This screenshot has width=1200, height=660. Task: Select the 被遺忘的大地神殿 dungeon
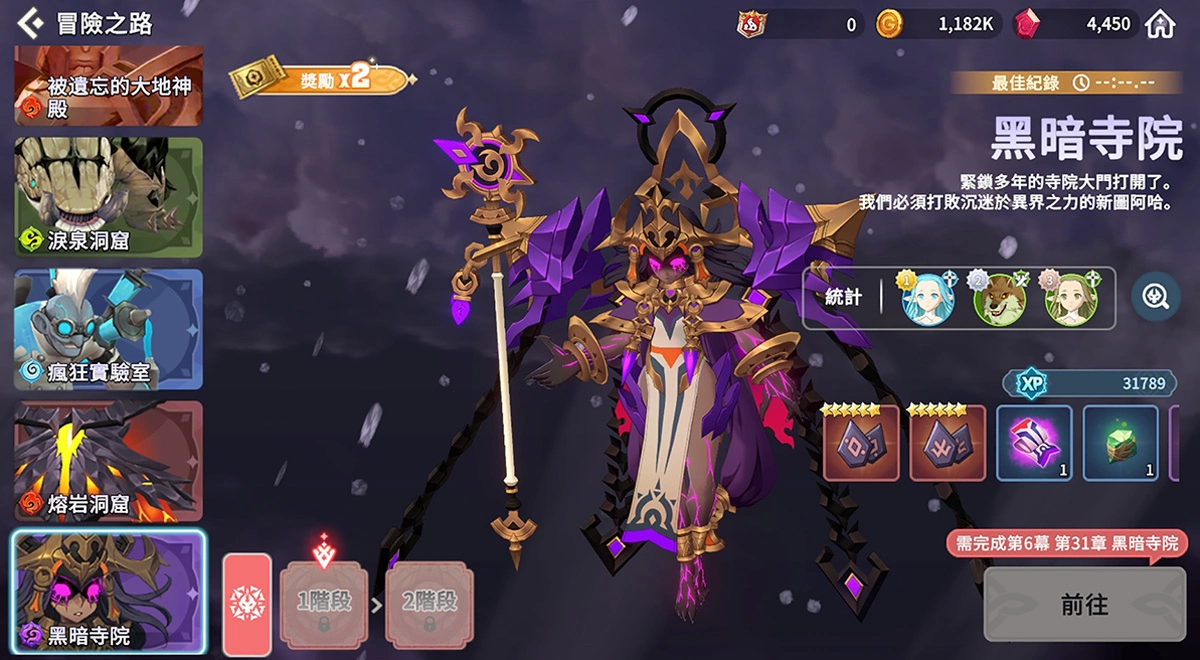coord(108,86)
